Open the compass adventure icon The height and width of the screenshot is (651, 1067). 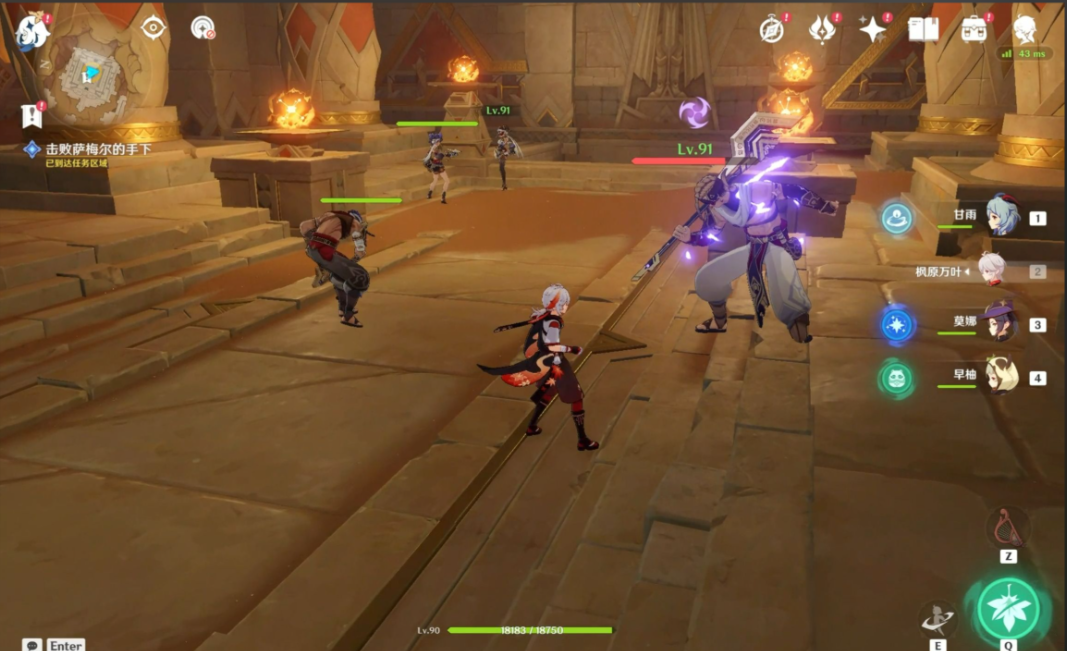click(771, 29)
